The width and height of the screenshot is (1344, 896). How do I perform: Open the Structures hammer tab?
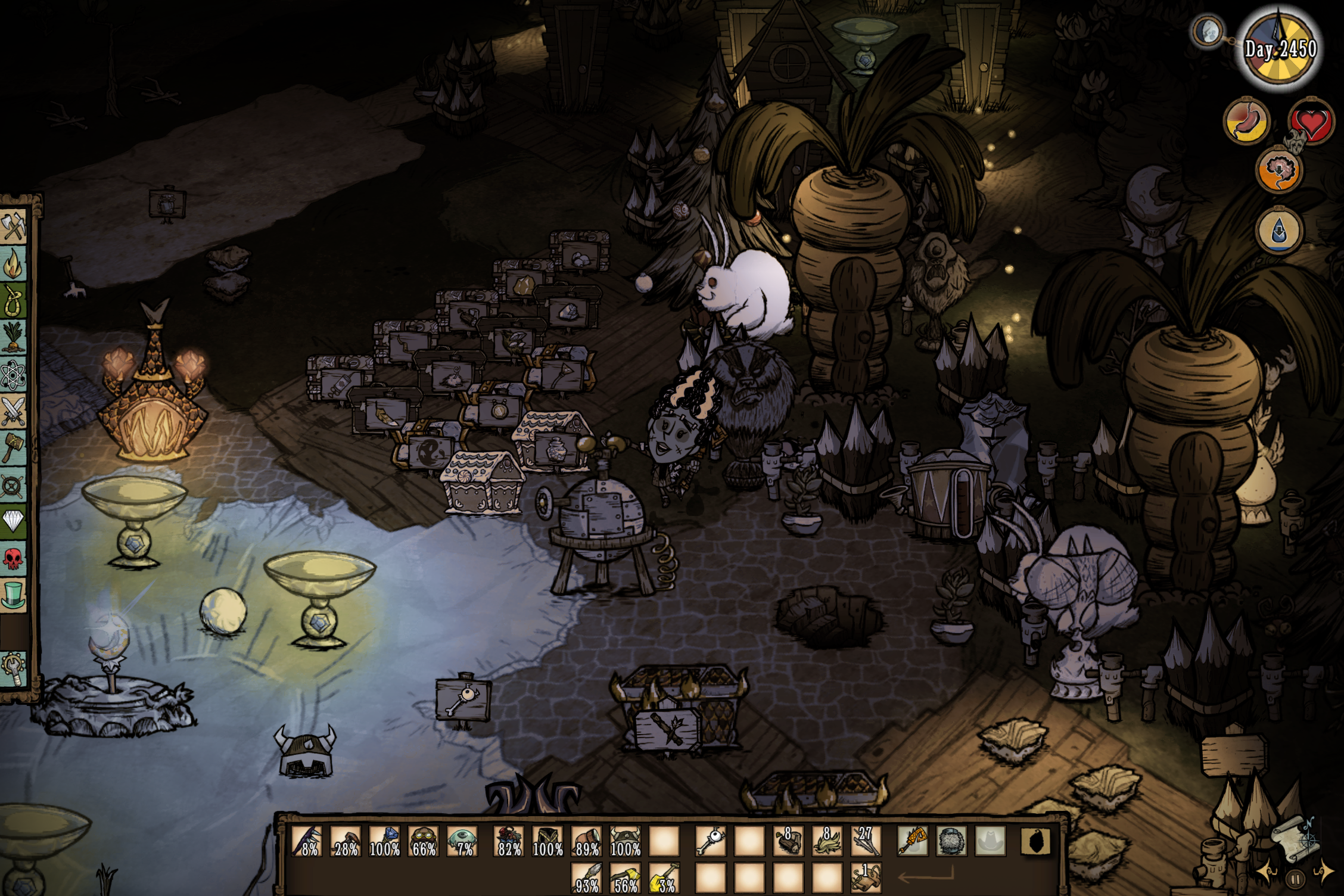pos(14,446)
